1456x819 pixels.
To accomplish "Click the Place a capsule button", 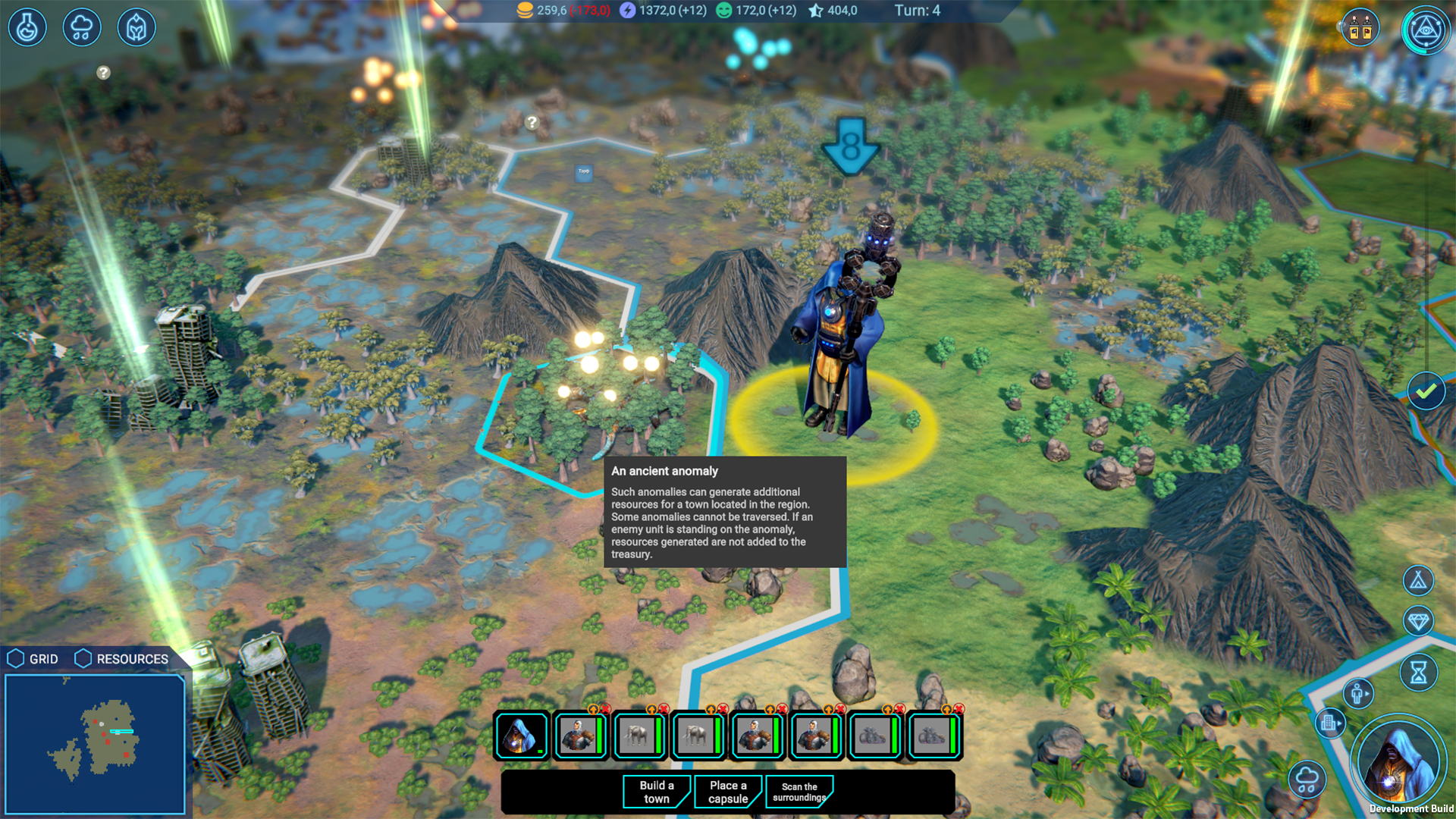I will click(727, 792).
